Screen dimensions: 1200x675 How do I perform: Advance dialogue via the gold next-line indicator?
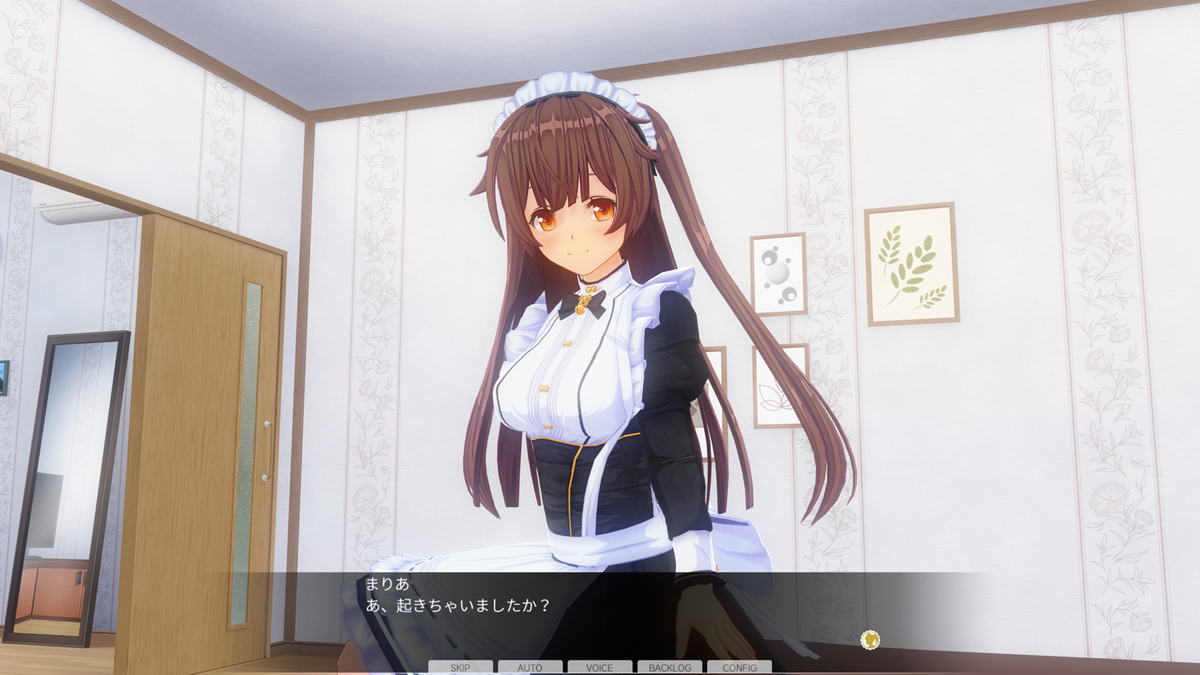click(x=870, y=639)
